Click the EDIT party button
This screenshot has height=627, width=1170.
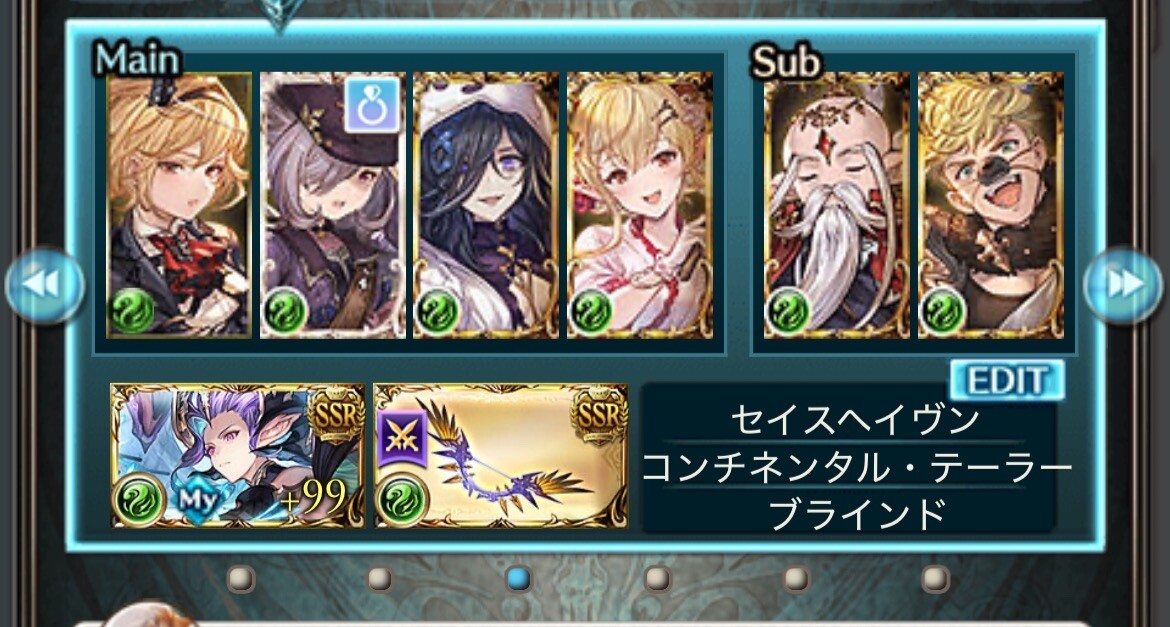point(1006,381)
